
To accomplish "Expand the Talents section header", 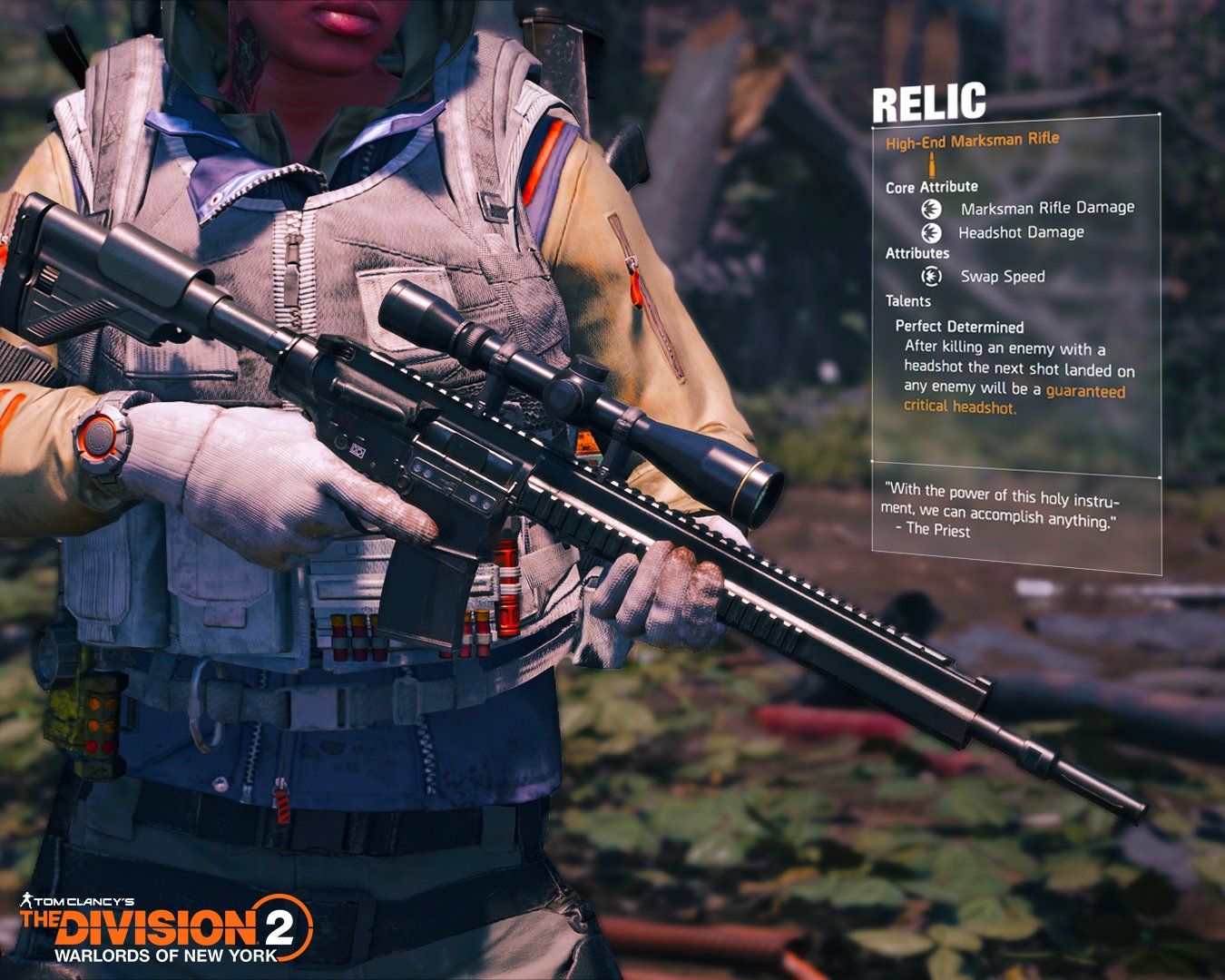I will [x=907, y=300].
